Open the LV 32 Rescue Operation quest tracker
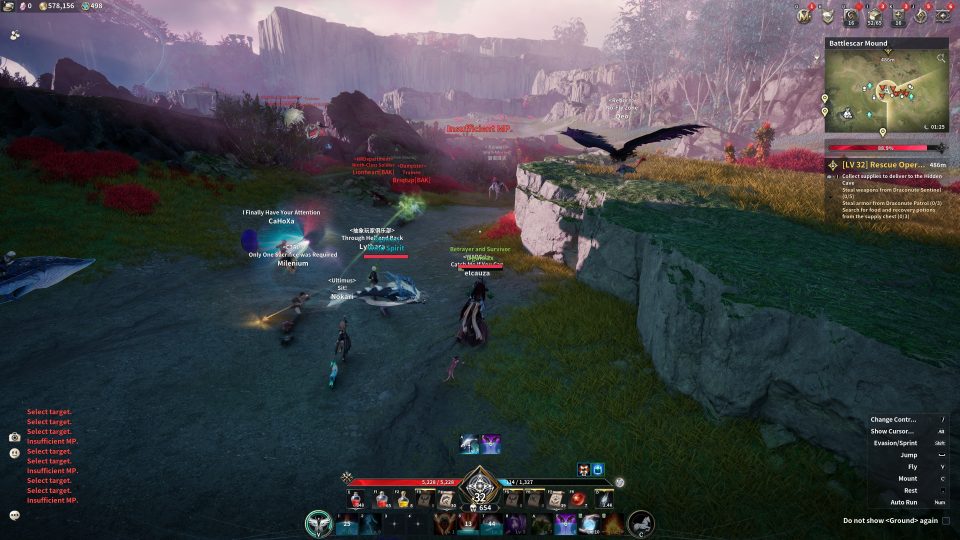 [886, 164]
